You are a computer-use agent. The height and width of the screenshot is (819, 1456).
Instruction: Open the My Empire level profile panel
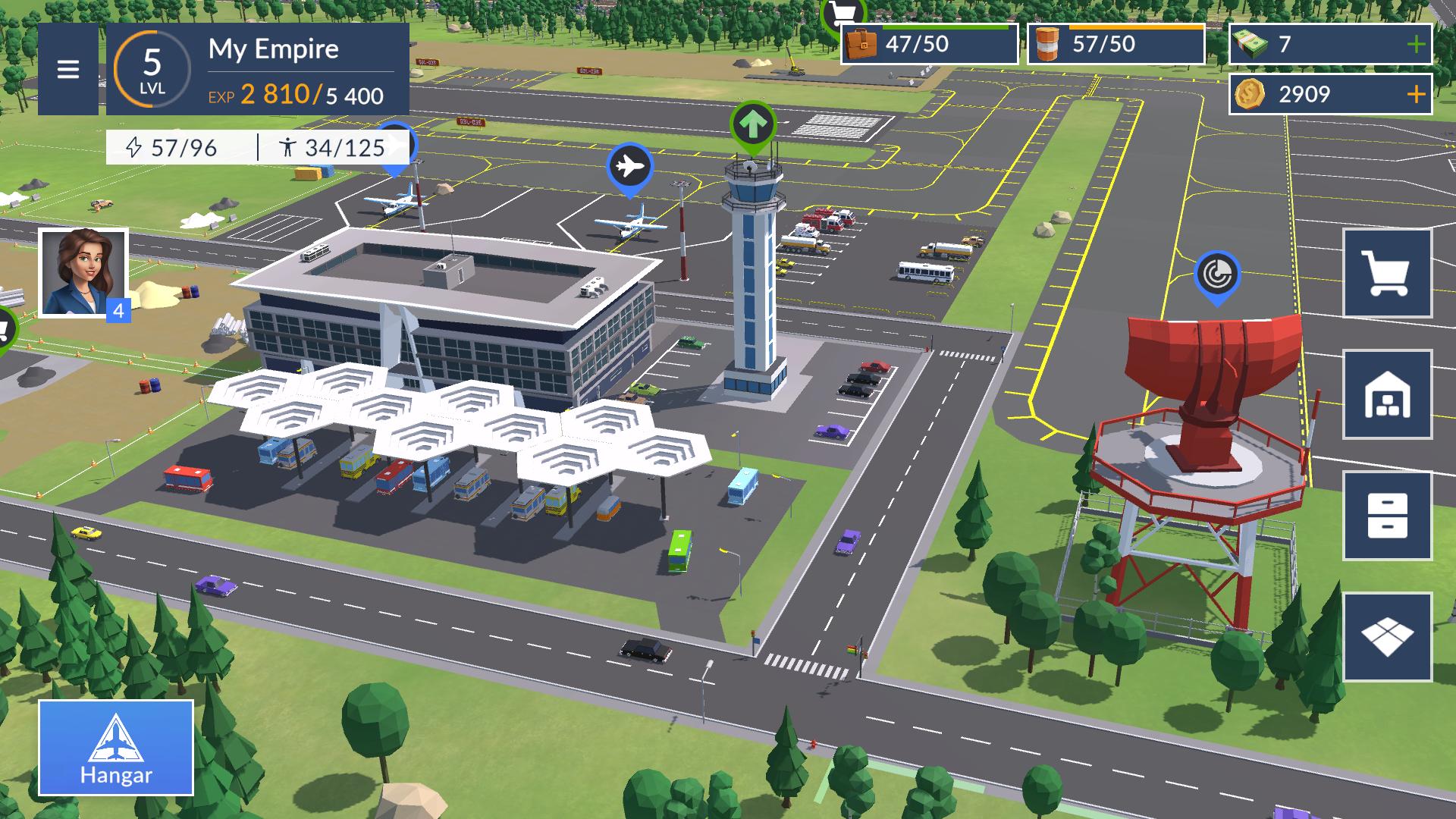tap(258, 70)
